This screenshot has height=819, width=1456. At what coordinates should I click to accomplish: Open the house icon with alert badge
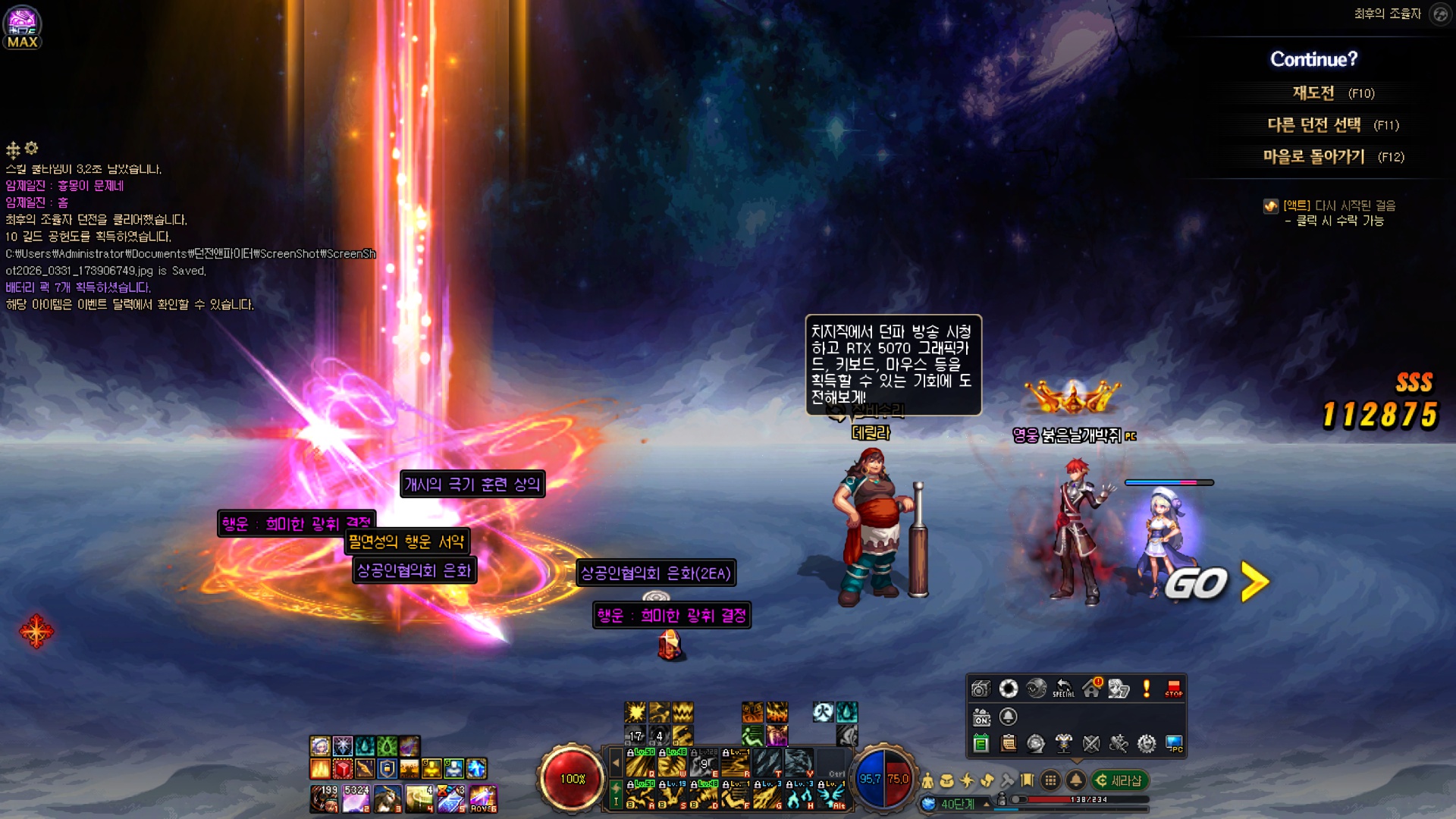point(1092,689)
